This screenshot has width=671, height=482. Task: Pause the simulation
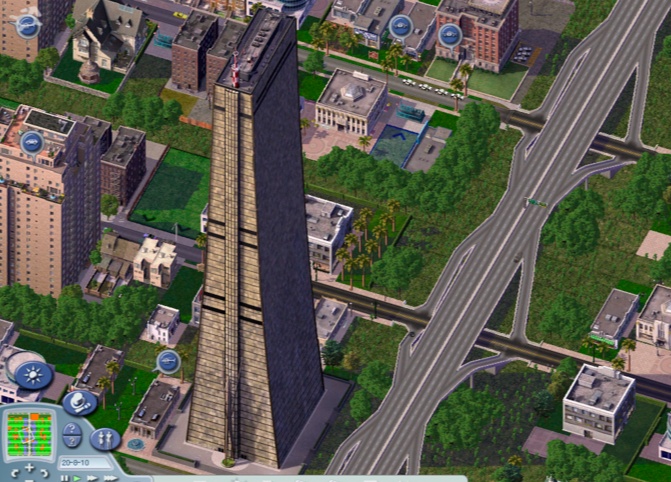(x=64, y=478)
